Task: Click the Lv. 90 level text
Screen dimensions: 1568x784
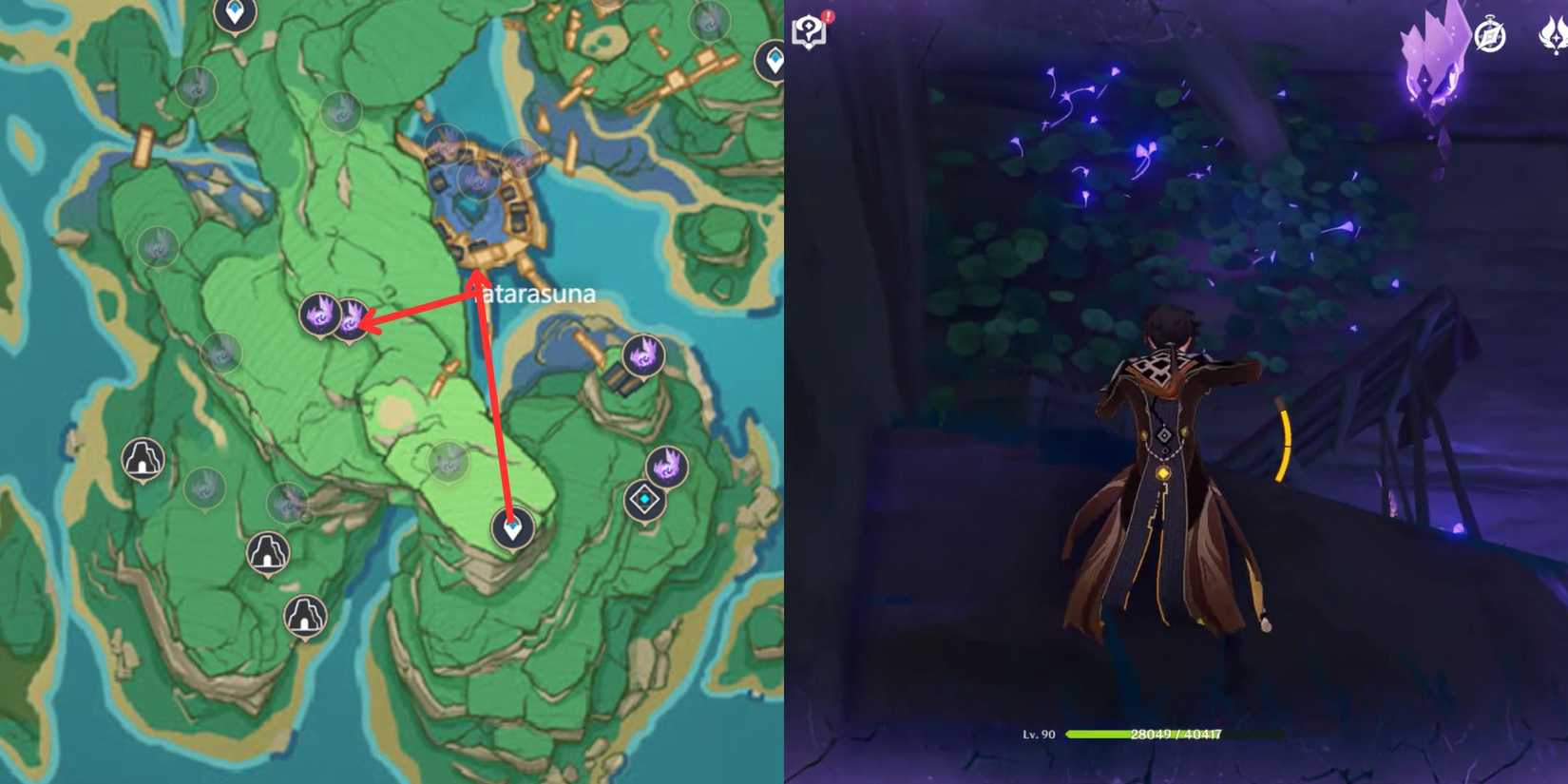Action: [x=1036, y=735]
